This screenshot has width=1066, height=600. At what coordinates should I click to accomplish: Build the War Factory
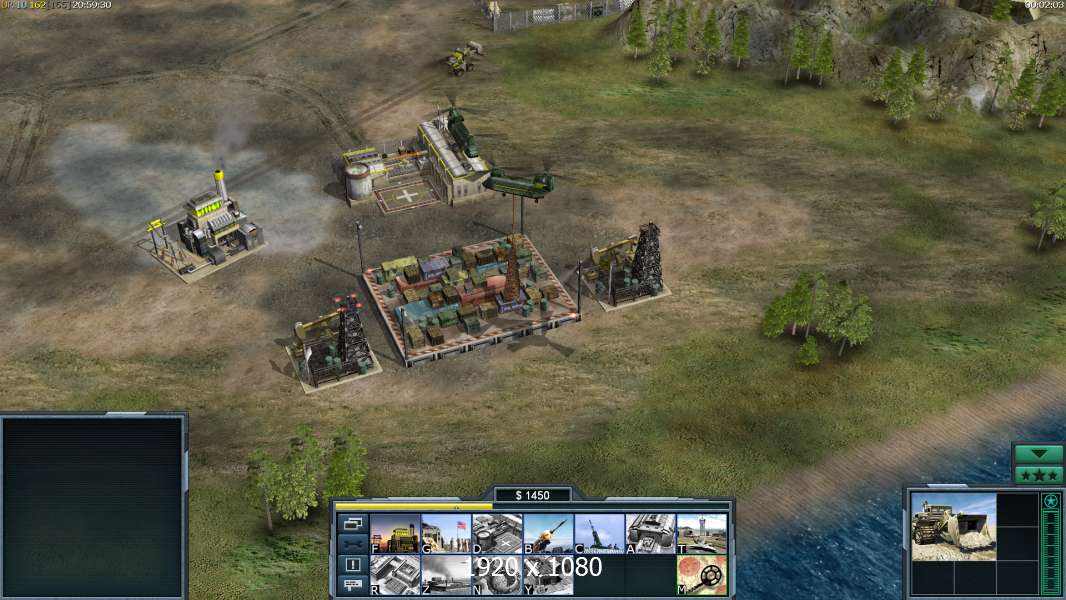[650, 534]
